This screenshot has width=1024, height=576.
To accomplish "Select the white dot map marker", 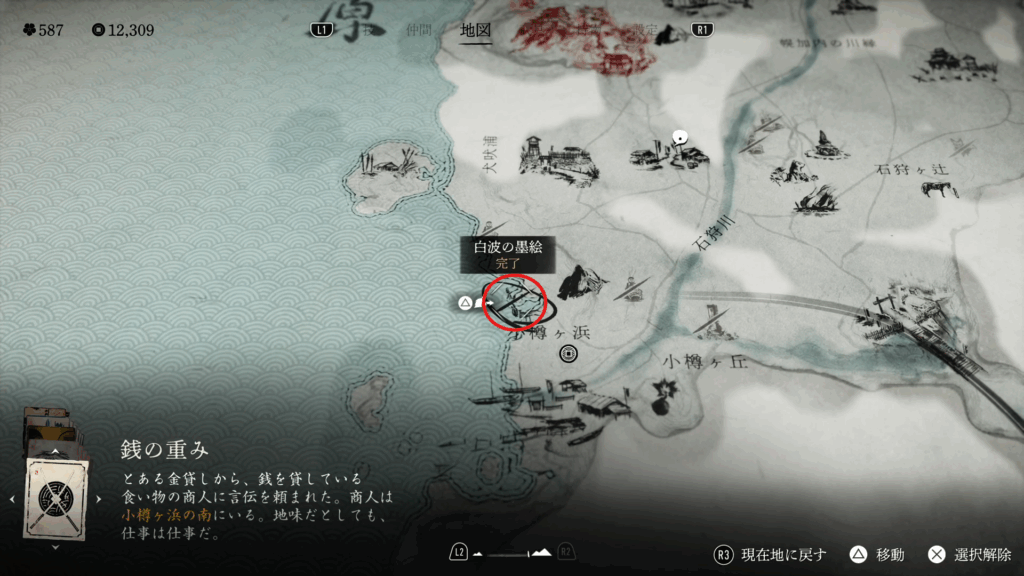I will (680, 135).
